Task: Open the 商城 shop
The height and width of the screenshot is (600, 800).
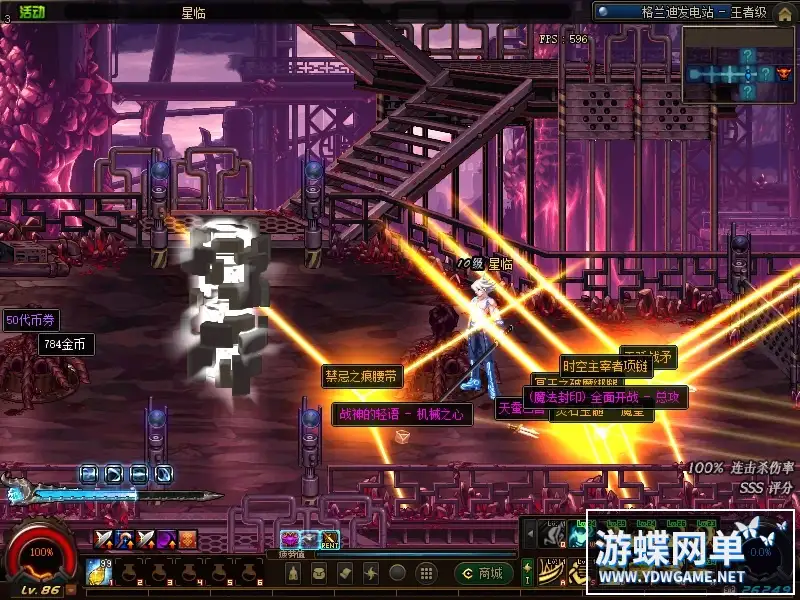Action: [x=483, y=573]
